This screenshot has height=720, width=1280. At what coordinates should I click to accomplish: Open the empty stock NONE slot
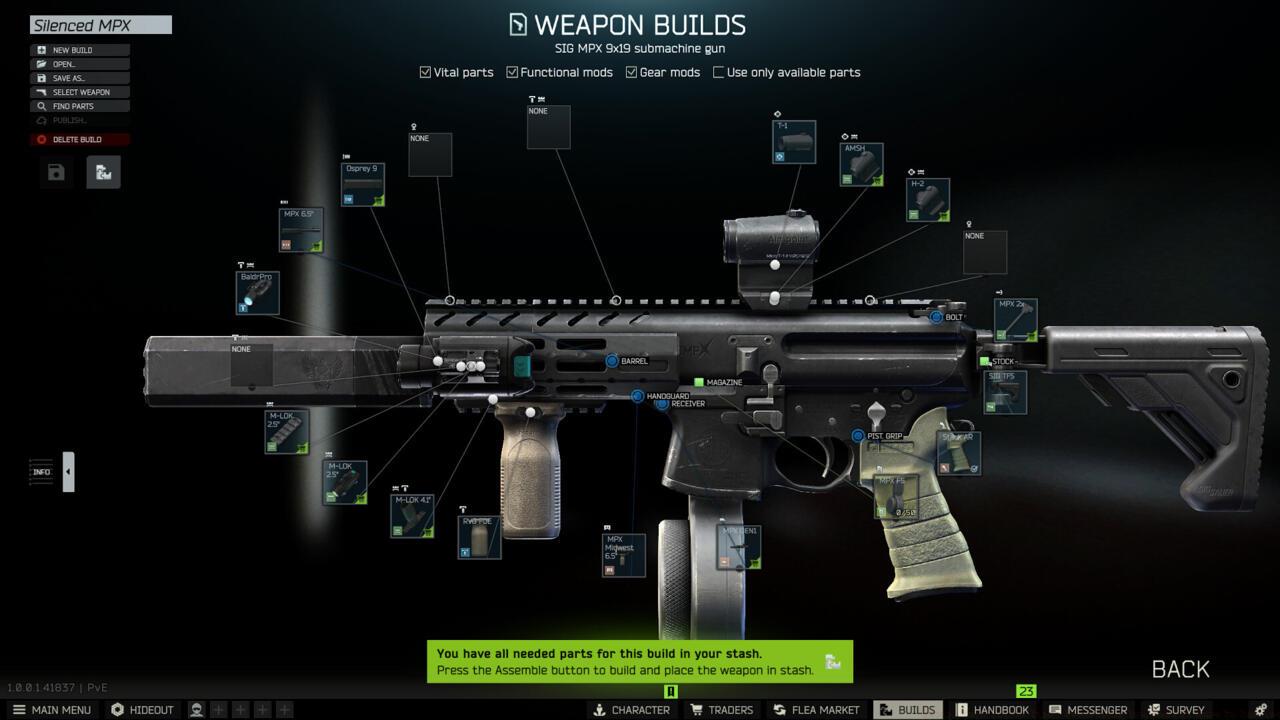pos(985,250)
